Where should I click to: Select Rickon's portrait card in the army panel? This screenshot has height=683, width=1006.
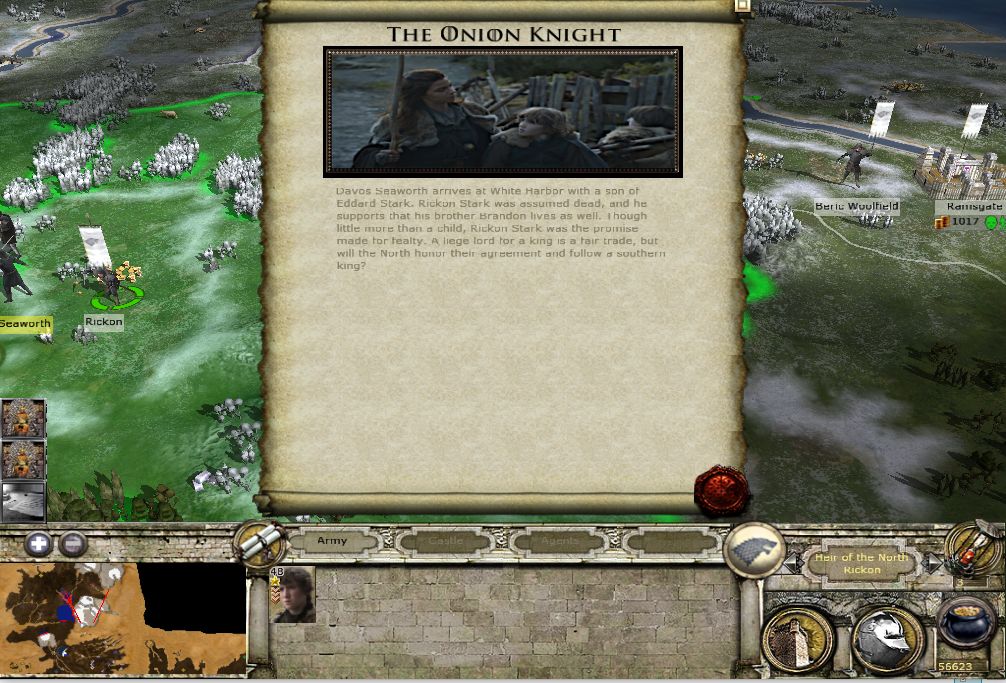[293, 595]
